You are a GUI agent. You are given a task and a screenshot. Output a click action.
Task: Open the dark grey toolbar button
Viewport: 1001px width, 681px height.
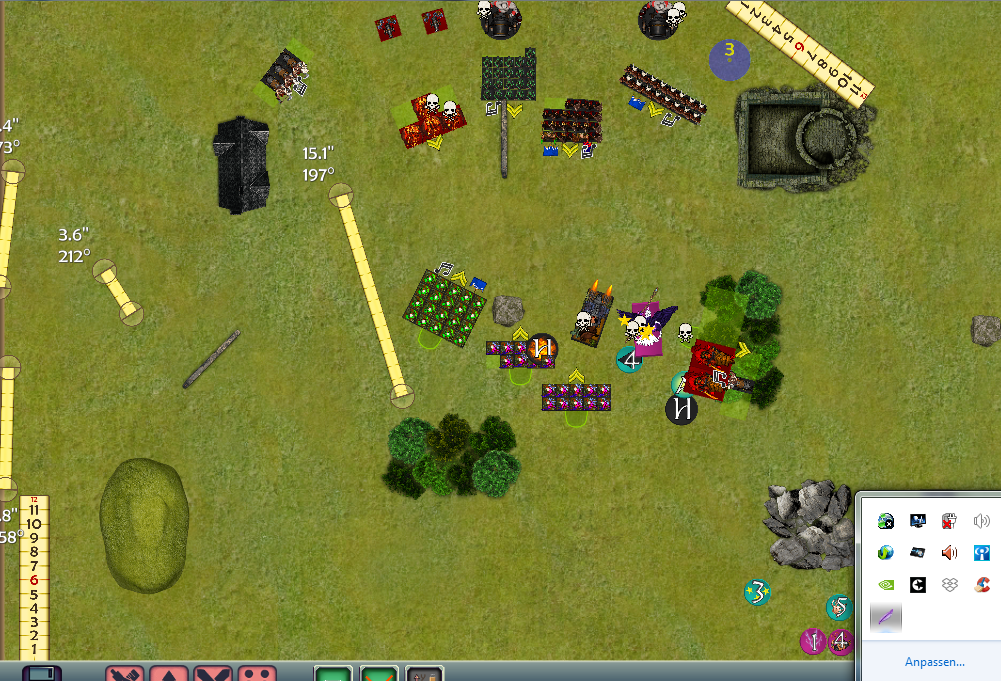click(x=425, y=674)
